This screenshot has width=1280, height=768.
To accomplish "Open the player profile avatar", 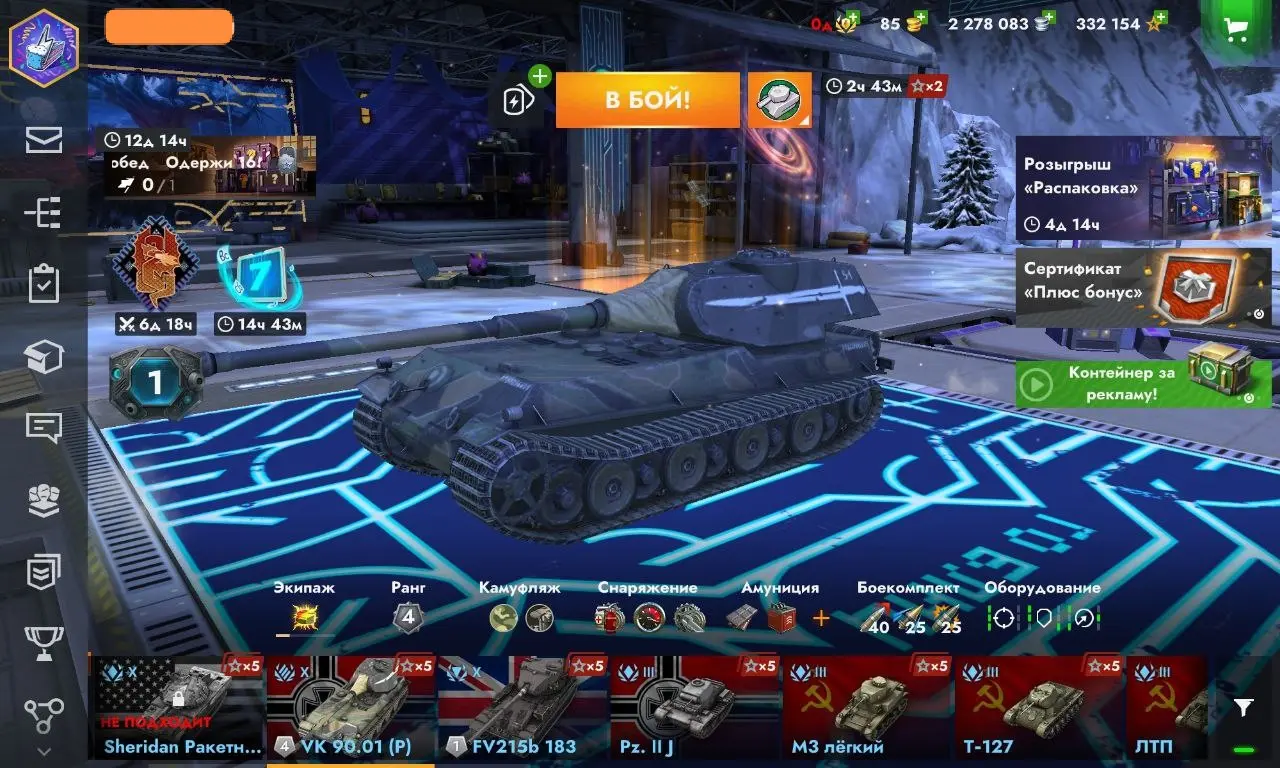I will tap(44, 47).
